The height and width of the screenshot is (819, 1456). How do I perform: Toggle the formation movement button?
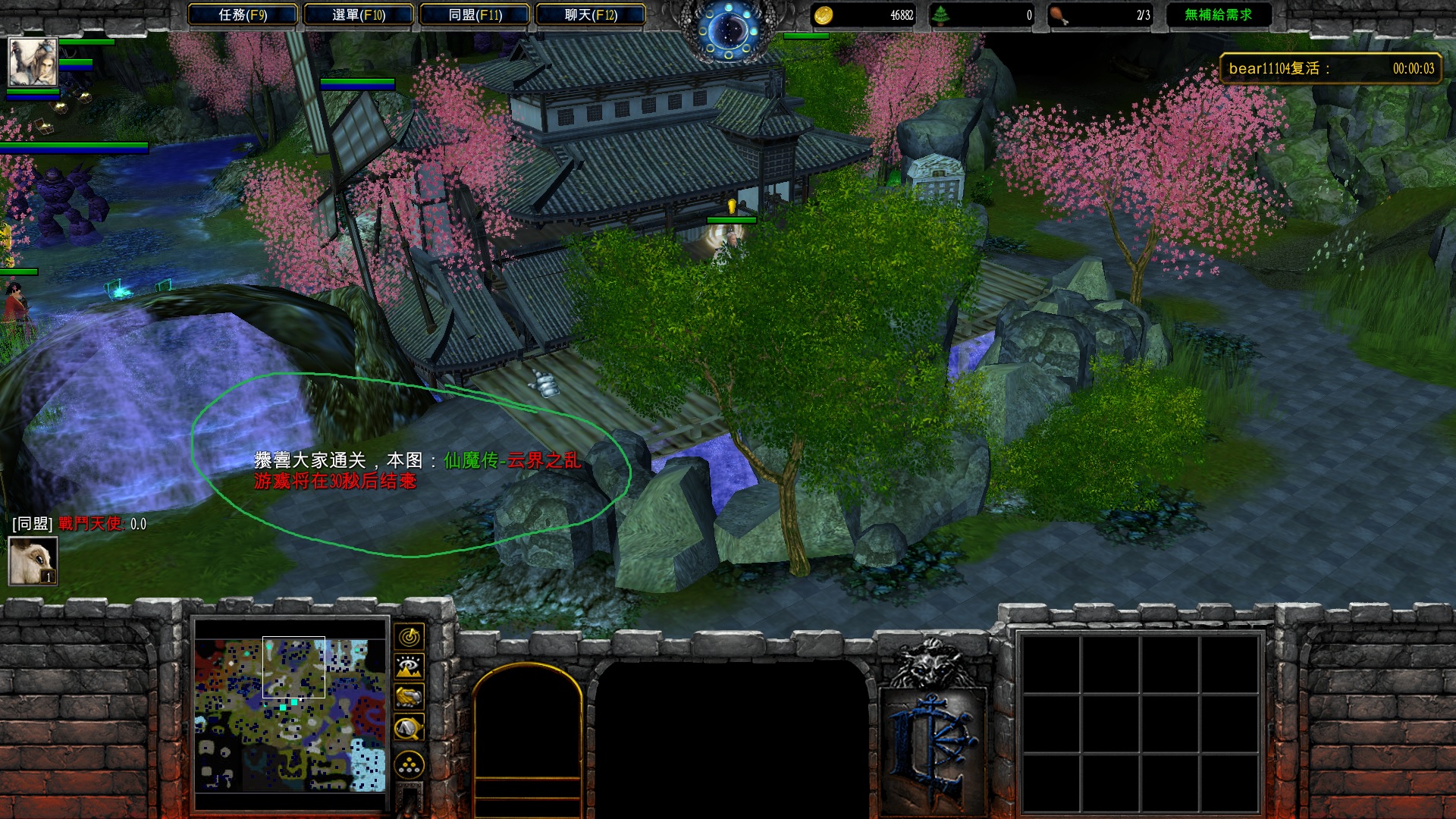[x=409, y=765]
